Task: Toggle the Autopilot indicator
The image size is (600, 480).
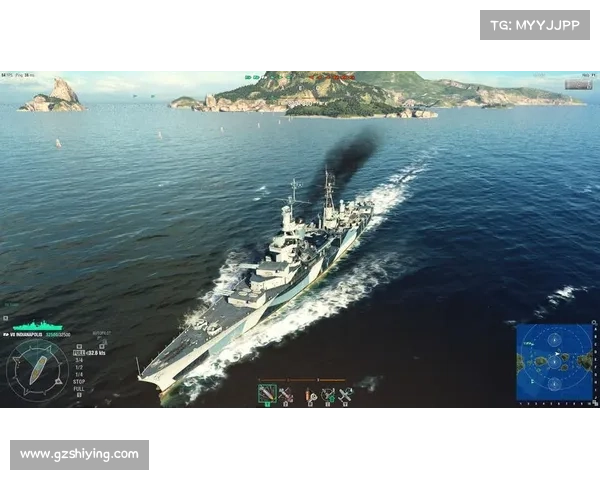Action: (101, 334)
